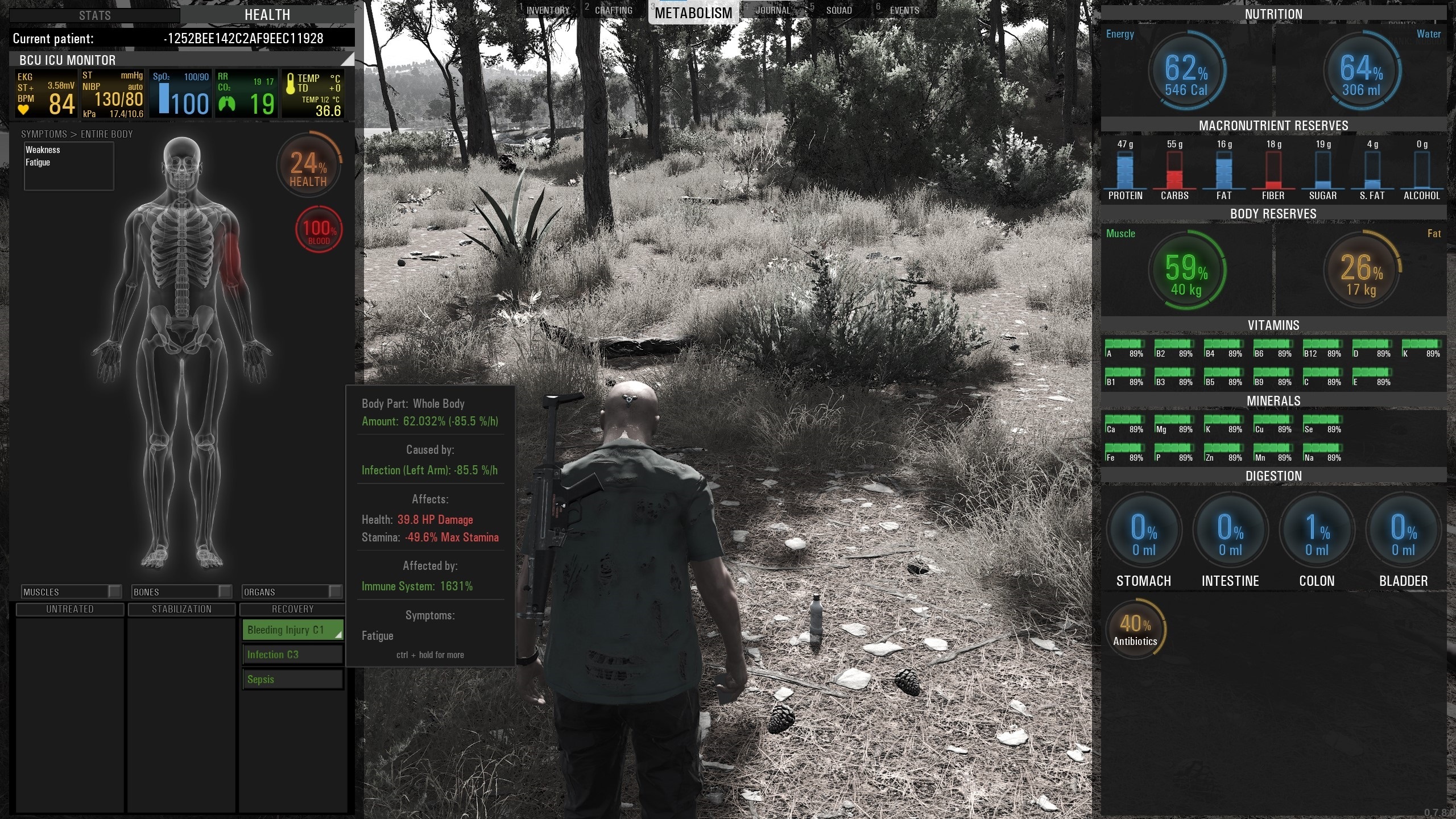Viewport: 1456px width, 819px height.
Task: Select the Health 24% circular gauge
Action: point(308,166)
